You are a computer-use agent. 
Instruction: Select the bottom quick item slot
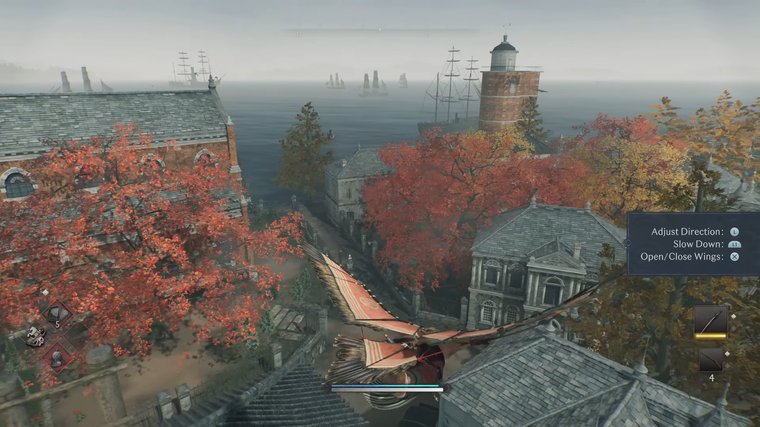click(57, 358)
